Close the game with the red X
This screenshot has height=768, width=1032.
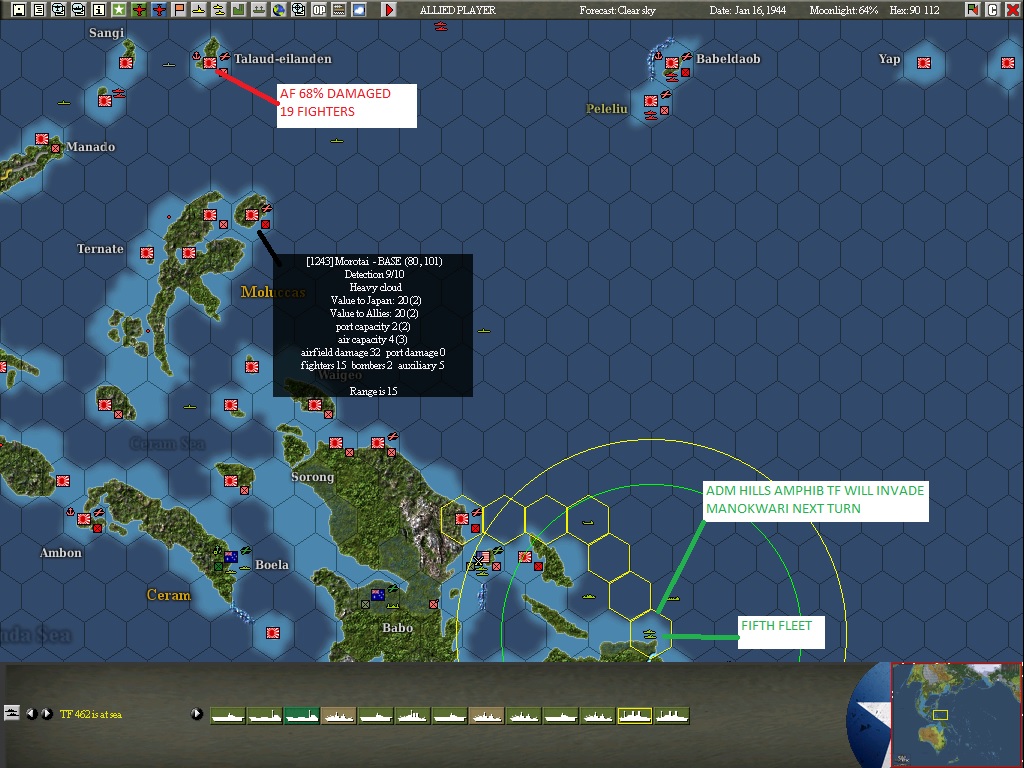coord(1013,10)
